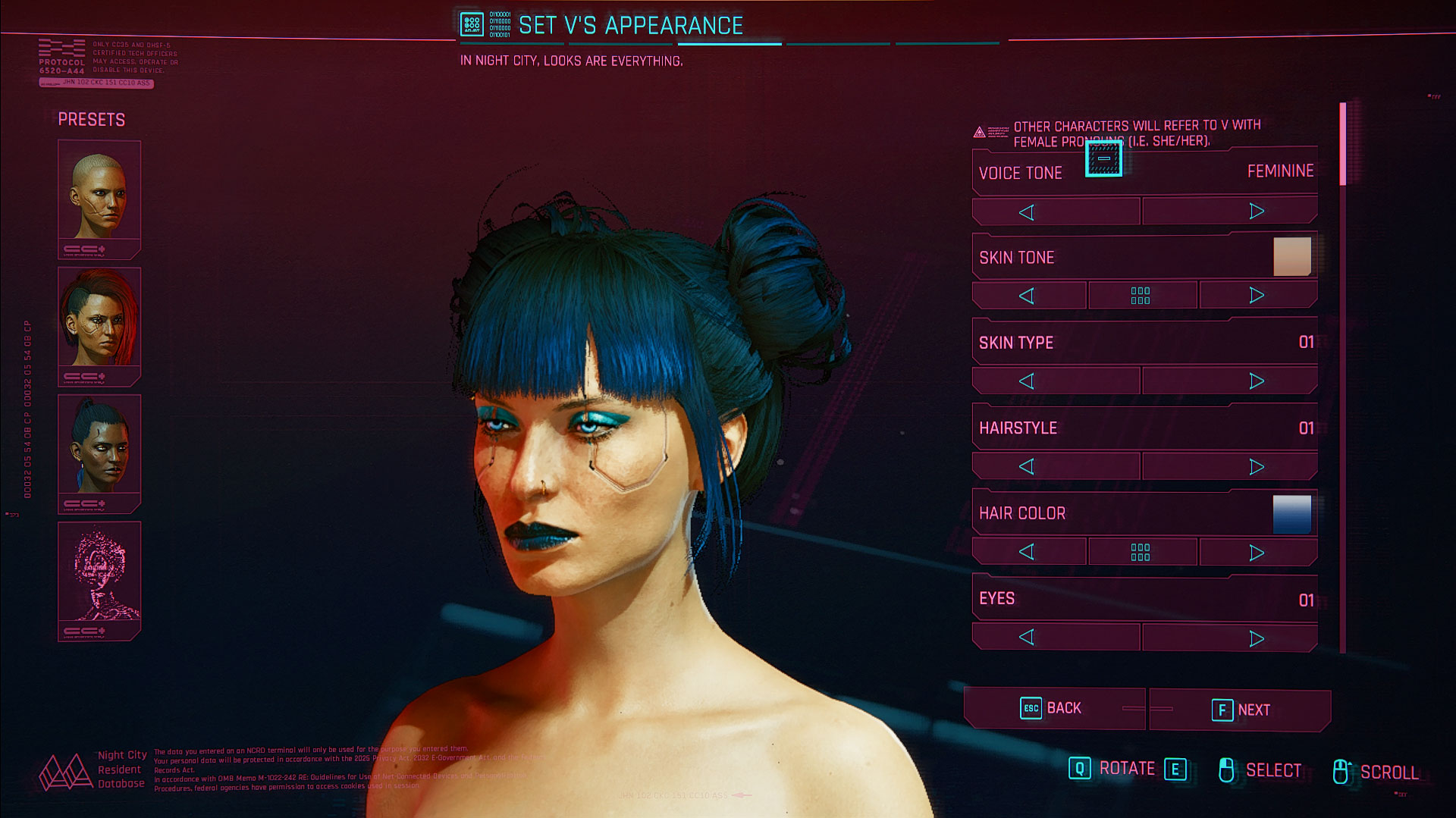Switch Voice Tone to next option
The height and width of the screenshot is (818, 1456).
(1256, 212)
